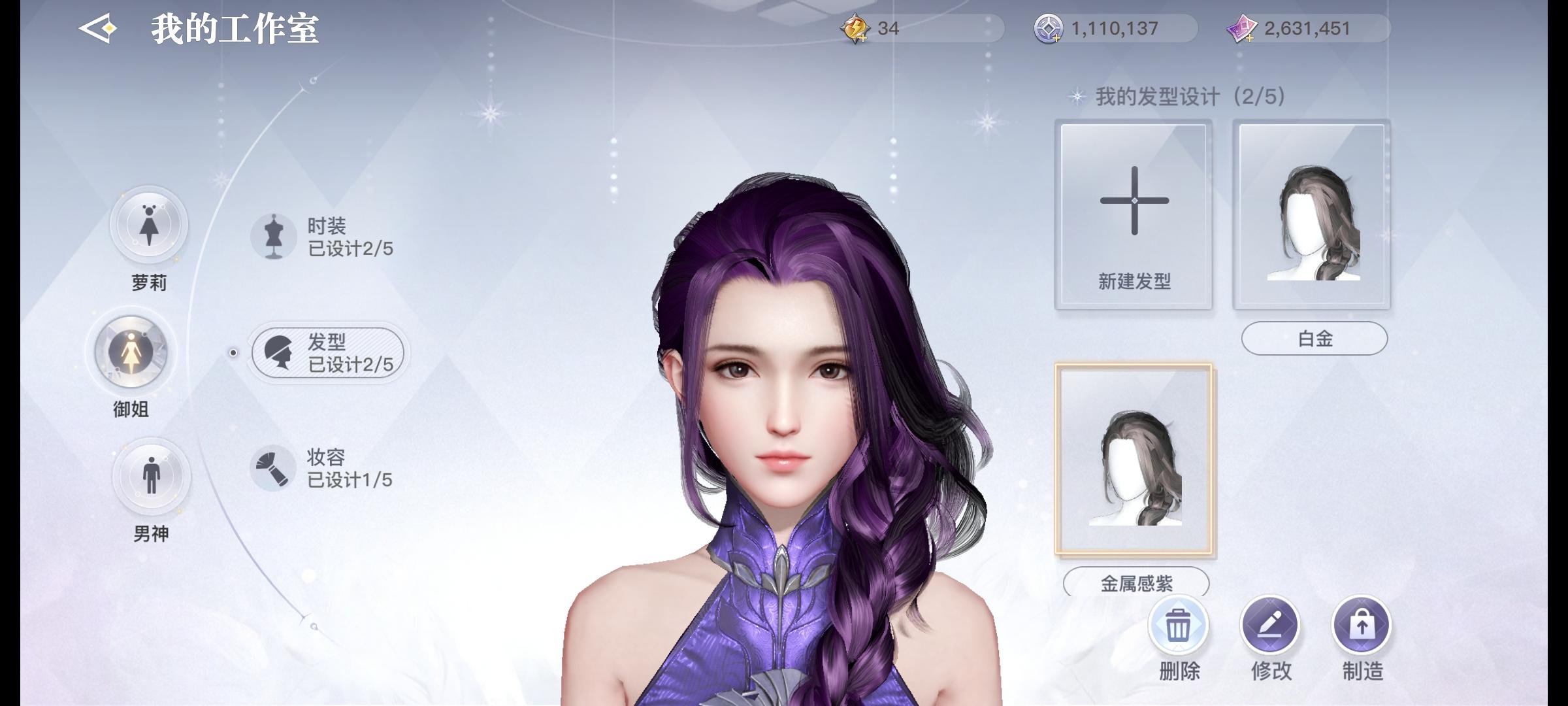
Task: Switch to the 时装 design category
Action: point(327,237)
